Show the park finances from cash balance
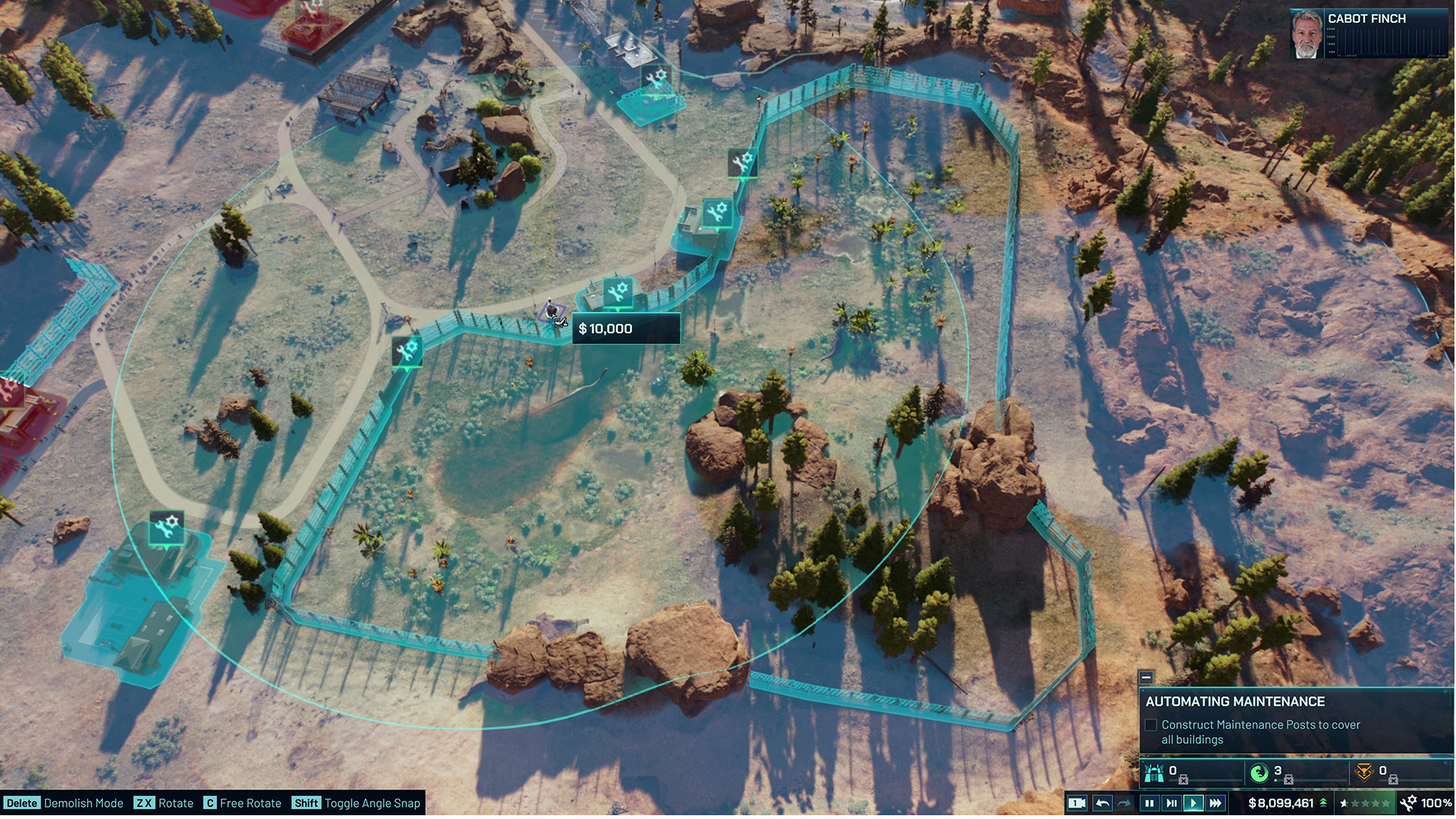The height and width of the screenshot is (819, 1456). point(1281,803)
